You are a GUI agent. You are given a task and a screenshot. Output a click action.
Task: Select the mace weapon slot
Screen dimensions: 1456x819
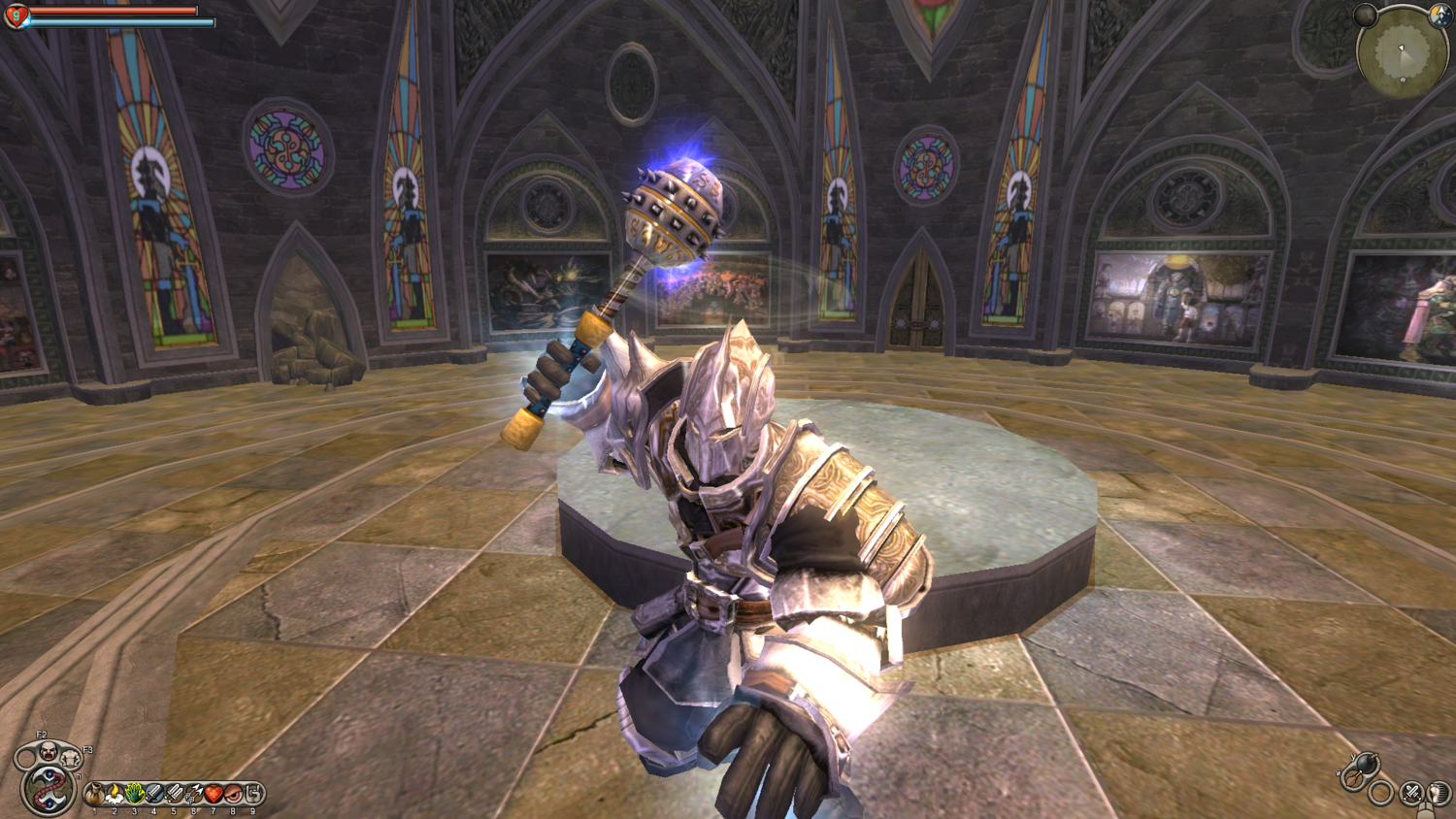1350,778
